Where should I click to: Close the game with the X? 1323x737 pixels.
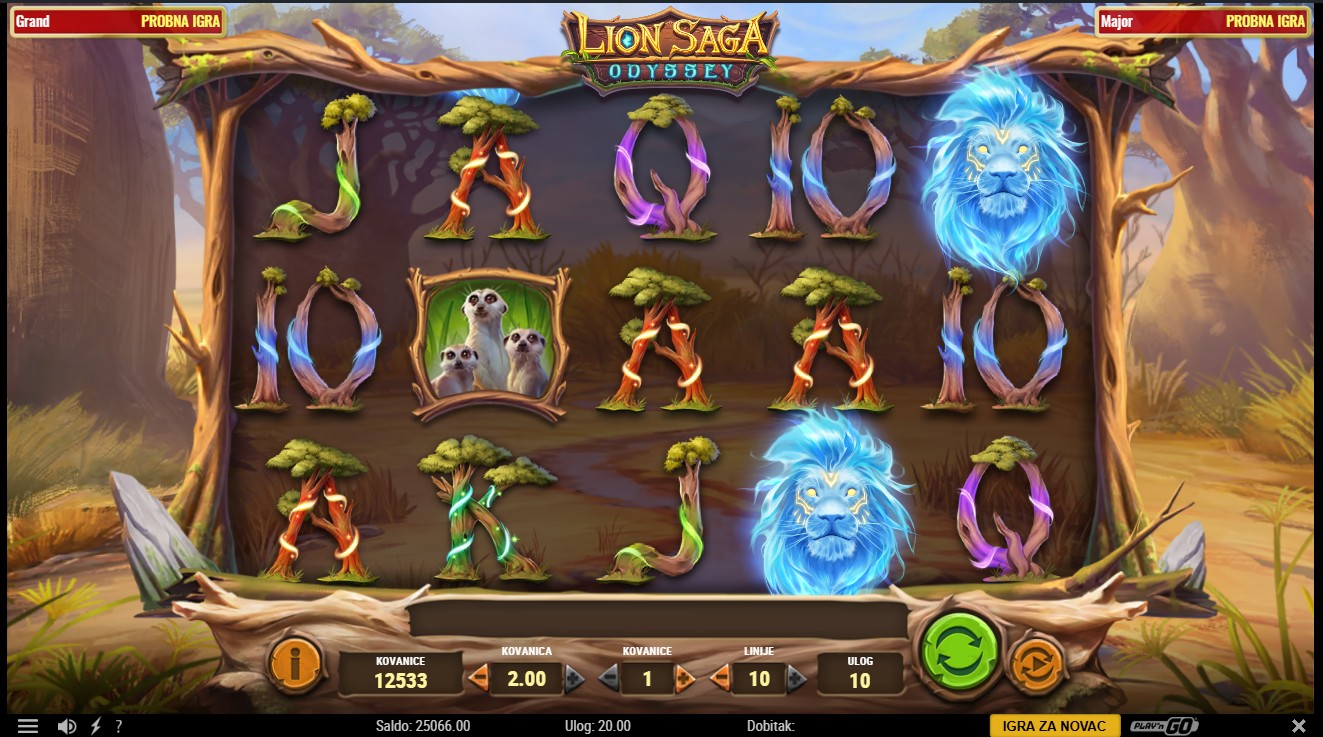1298,726
